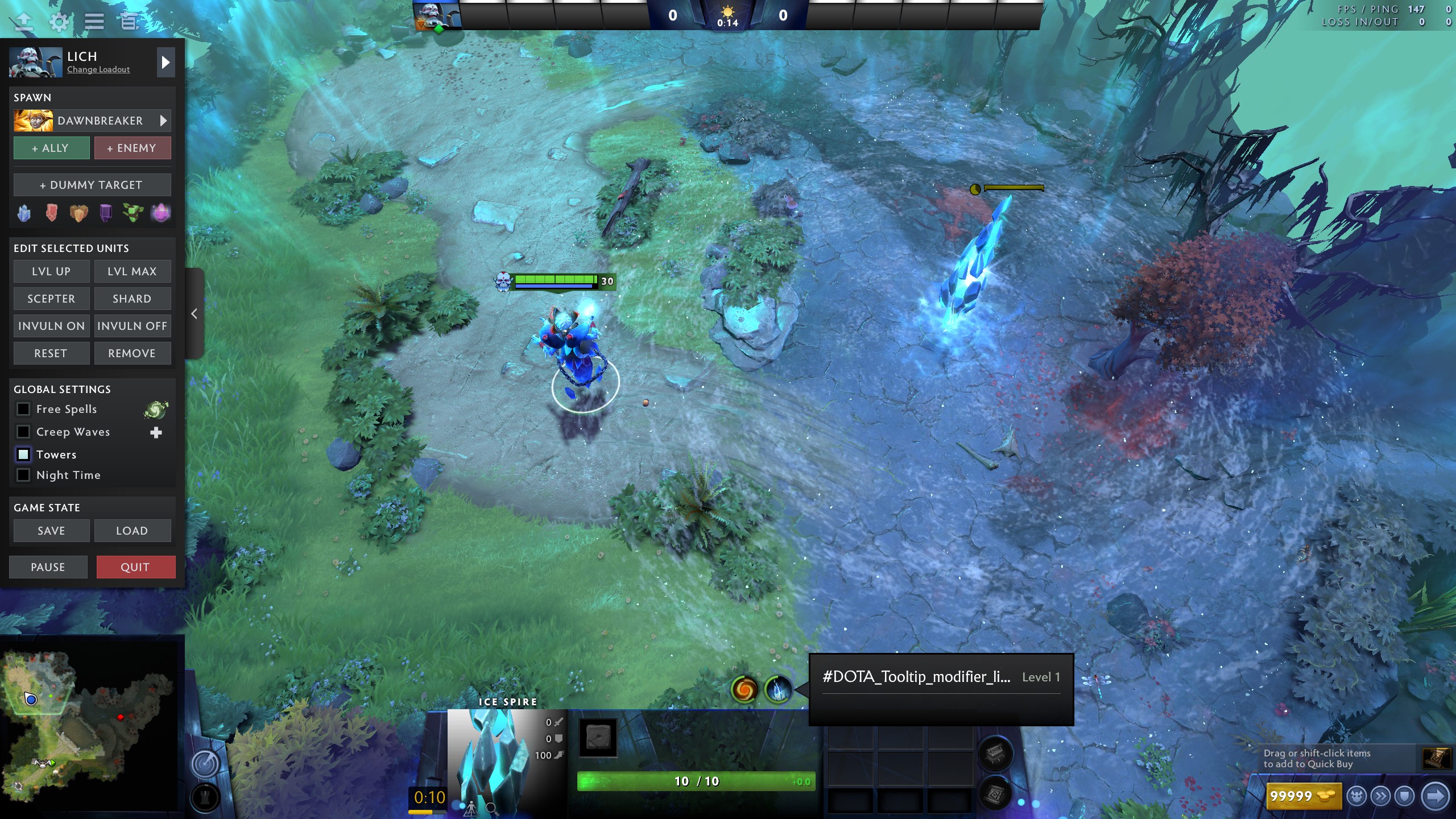Open the hamburger menu icon top-left
This screenshot has width=1456, height=819.
94,20
